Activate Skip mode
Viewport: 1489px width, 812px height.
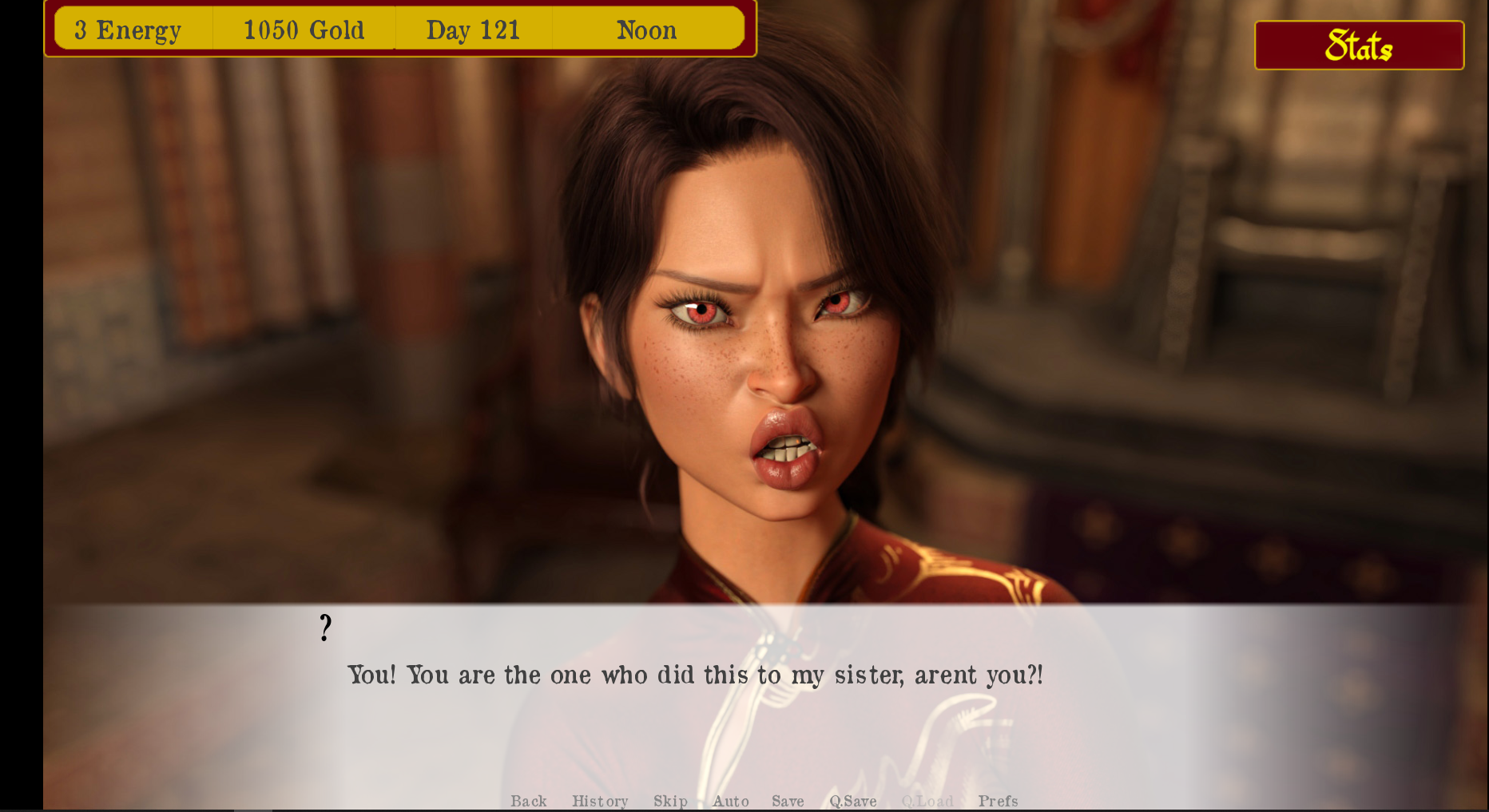[670, 801]
